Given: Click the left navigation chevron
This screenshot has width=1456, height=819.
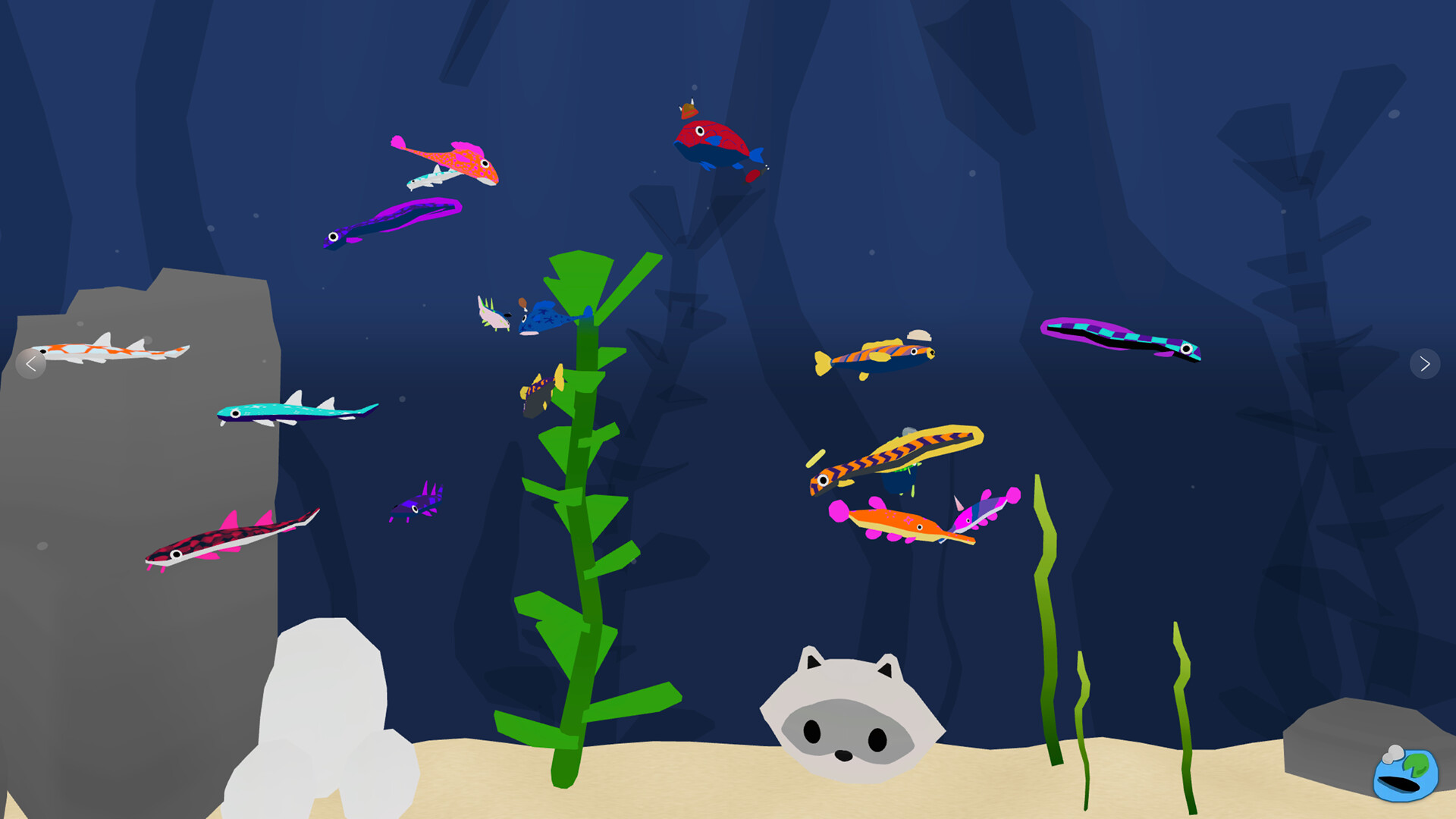Looking at the screenshot, I should click(x=30, y=365).
